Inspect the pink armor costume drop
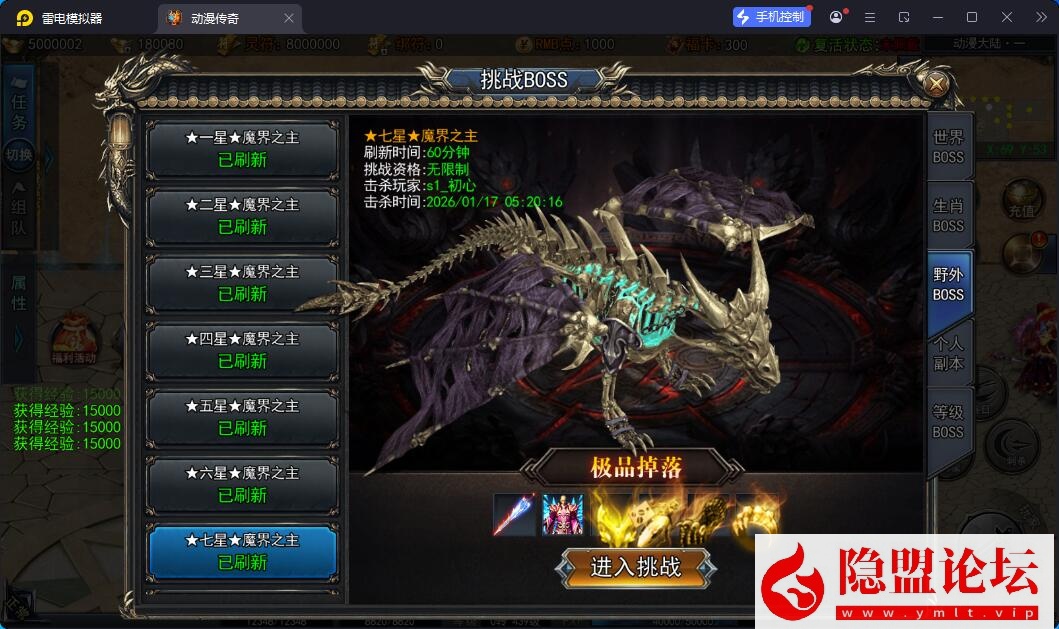 pos(563,514)
